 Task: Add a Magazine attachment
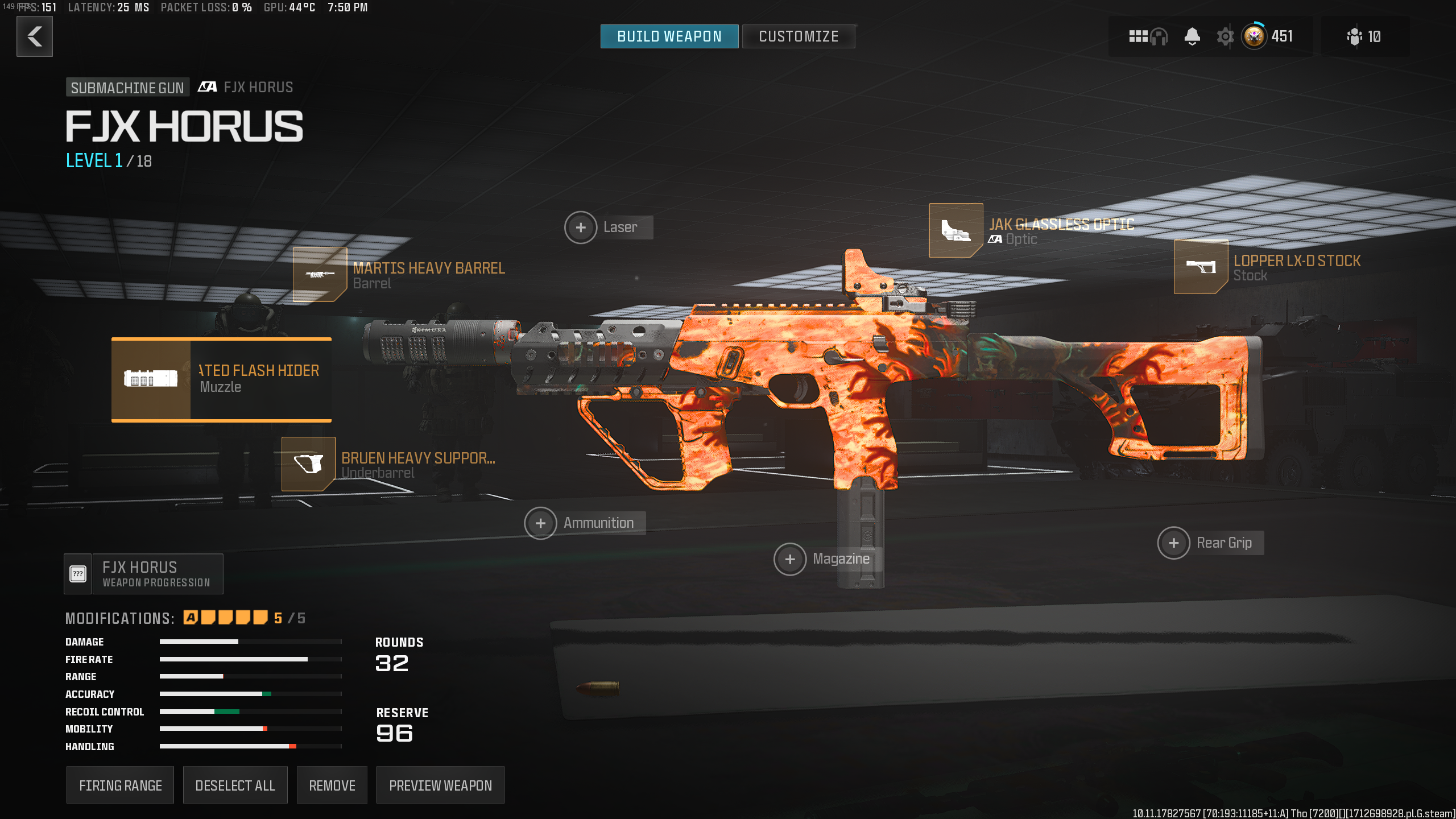790,560
